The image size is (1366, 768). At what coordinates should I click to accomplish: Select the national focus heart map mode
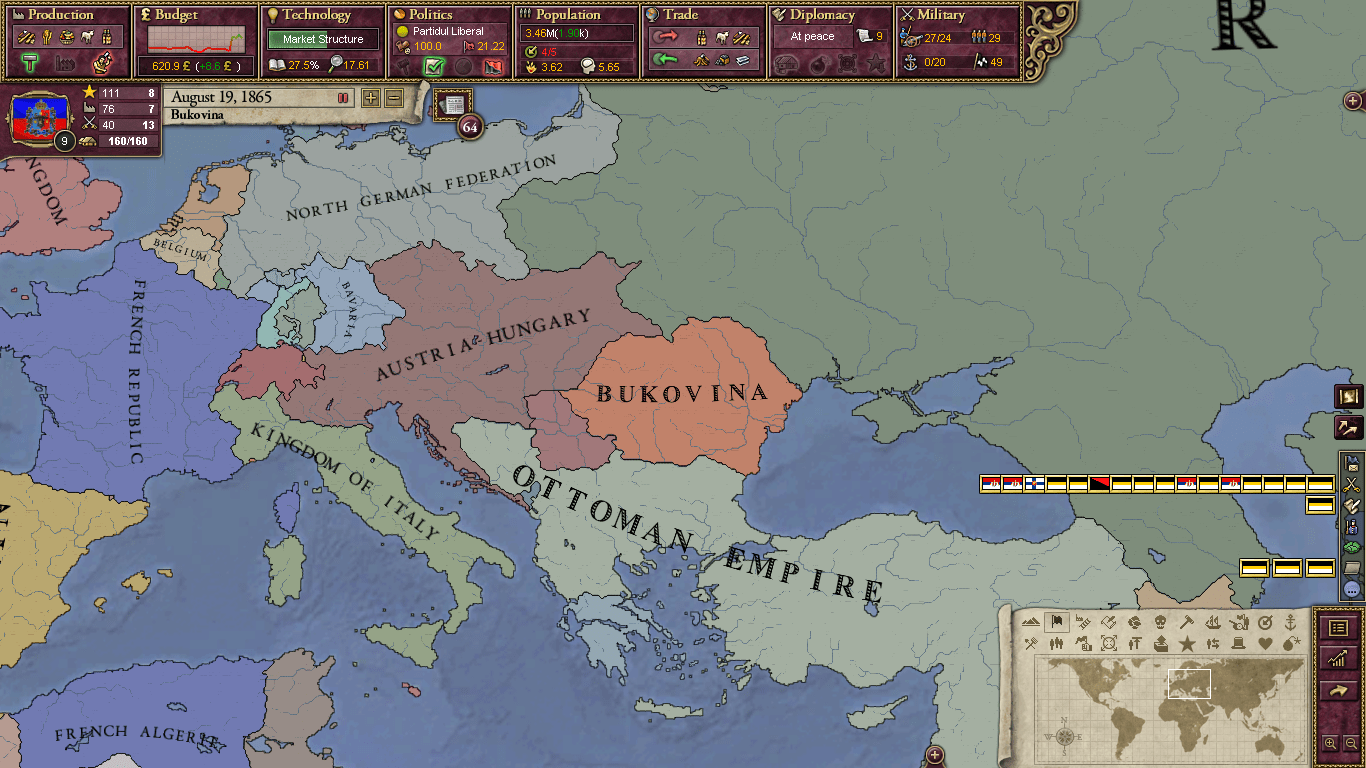click(1267, 643)
